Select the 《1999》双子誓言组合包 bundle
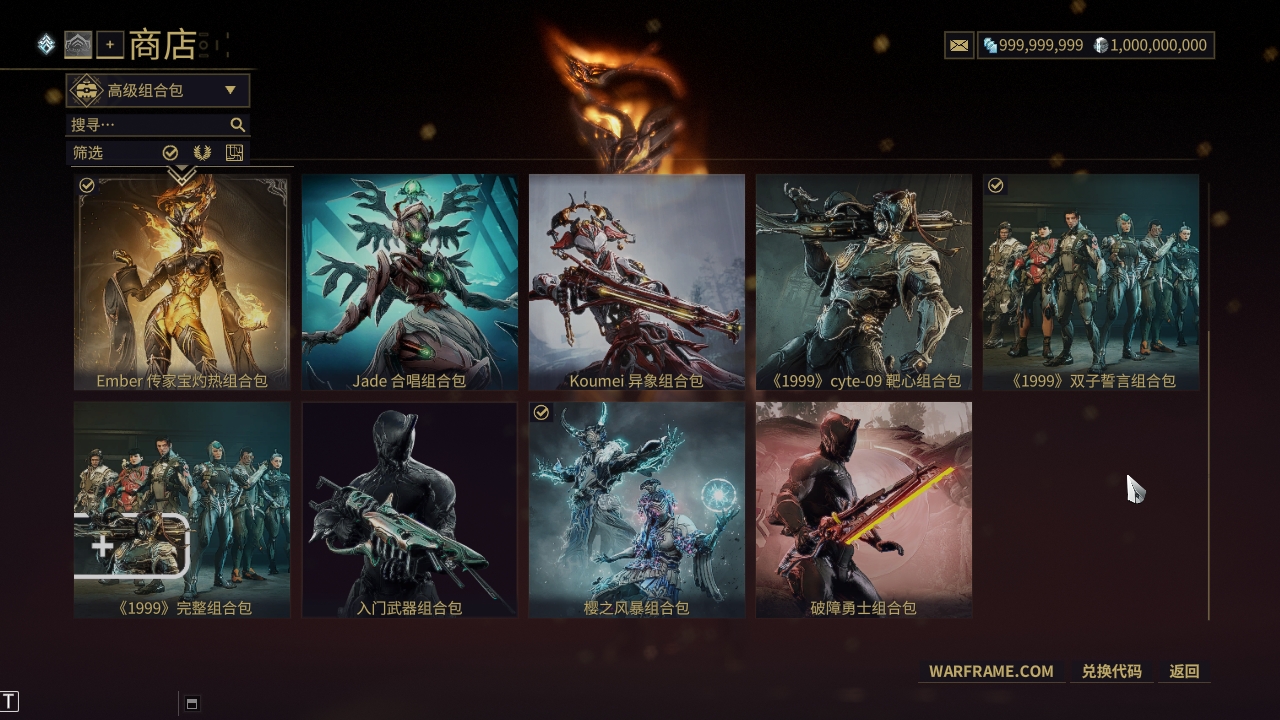1280x720 pixels. click(1090, 281)
